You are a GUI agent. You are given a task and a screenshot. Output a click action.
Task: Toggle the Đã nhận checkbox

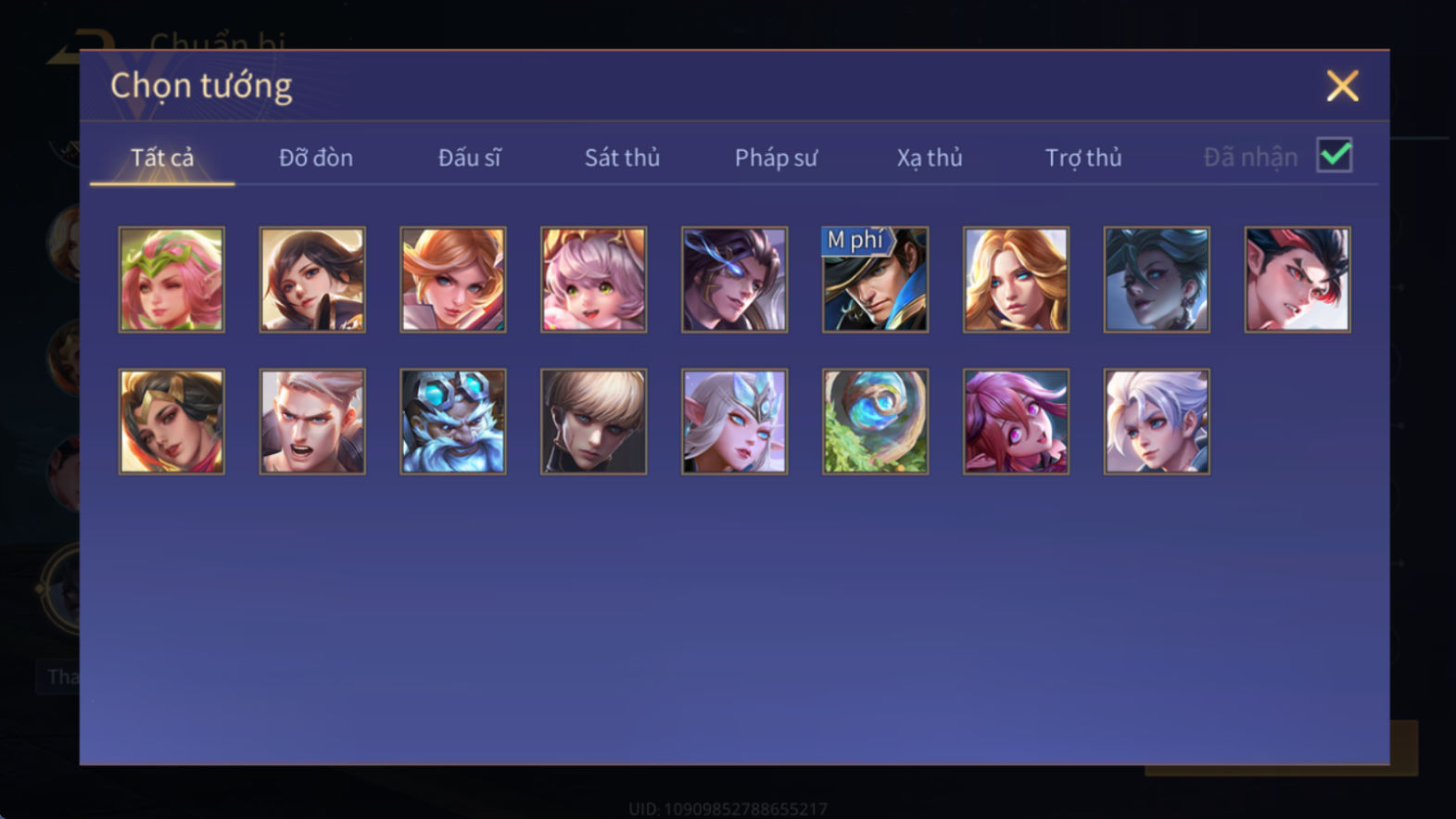[1334, 156]
